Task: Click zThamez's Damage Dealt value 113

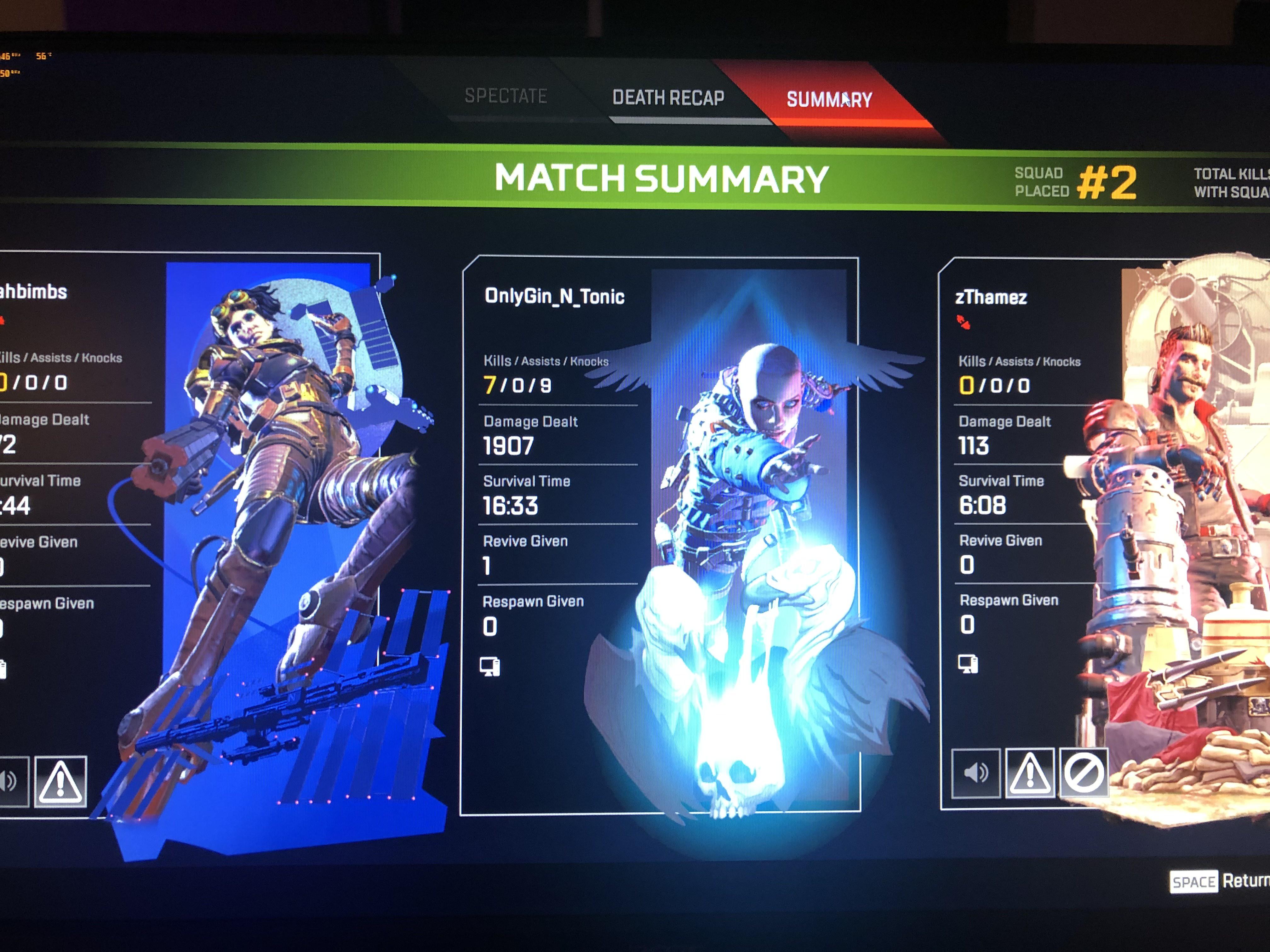Action: click(x=974, y=446)
